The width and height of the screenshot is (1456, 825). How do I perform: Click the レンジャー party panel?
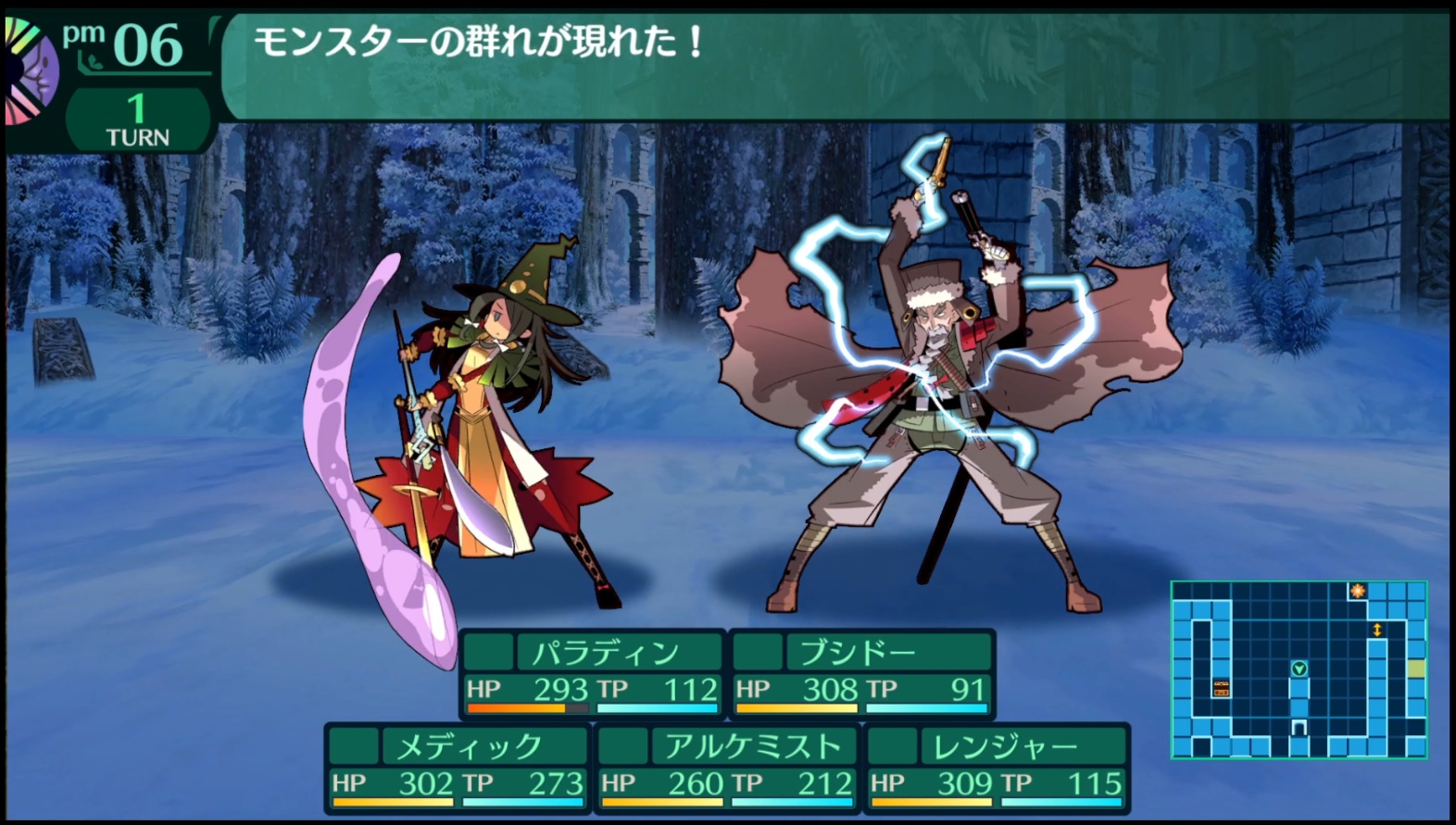click(996, 768)
